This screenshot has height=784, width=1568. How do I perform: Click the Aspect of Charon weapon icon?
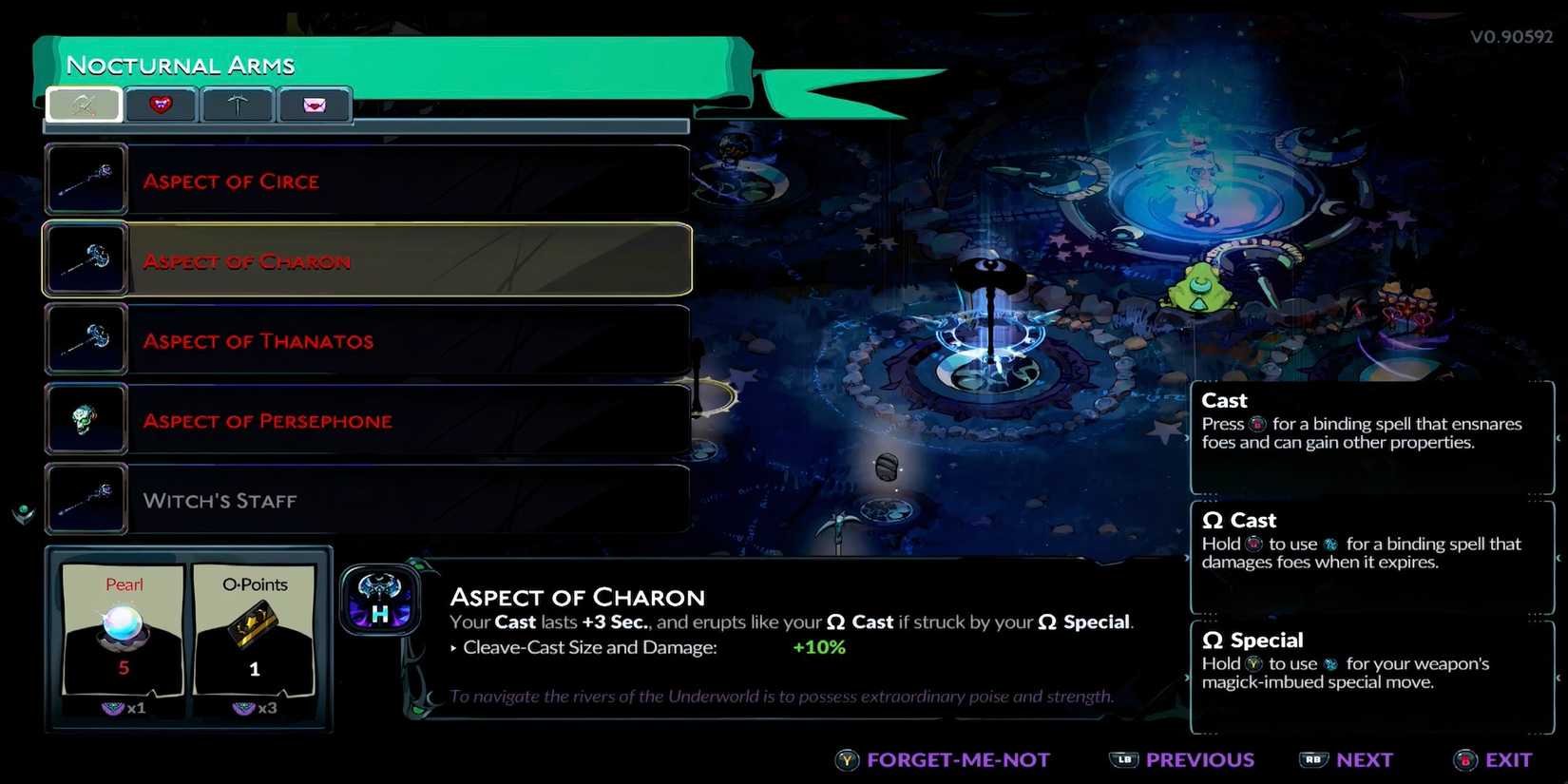pyautogui.click(x=86, y=258)
